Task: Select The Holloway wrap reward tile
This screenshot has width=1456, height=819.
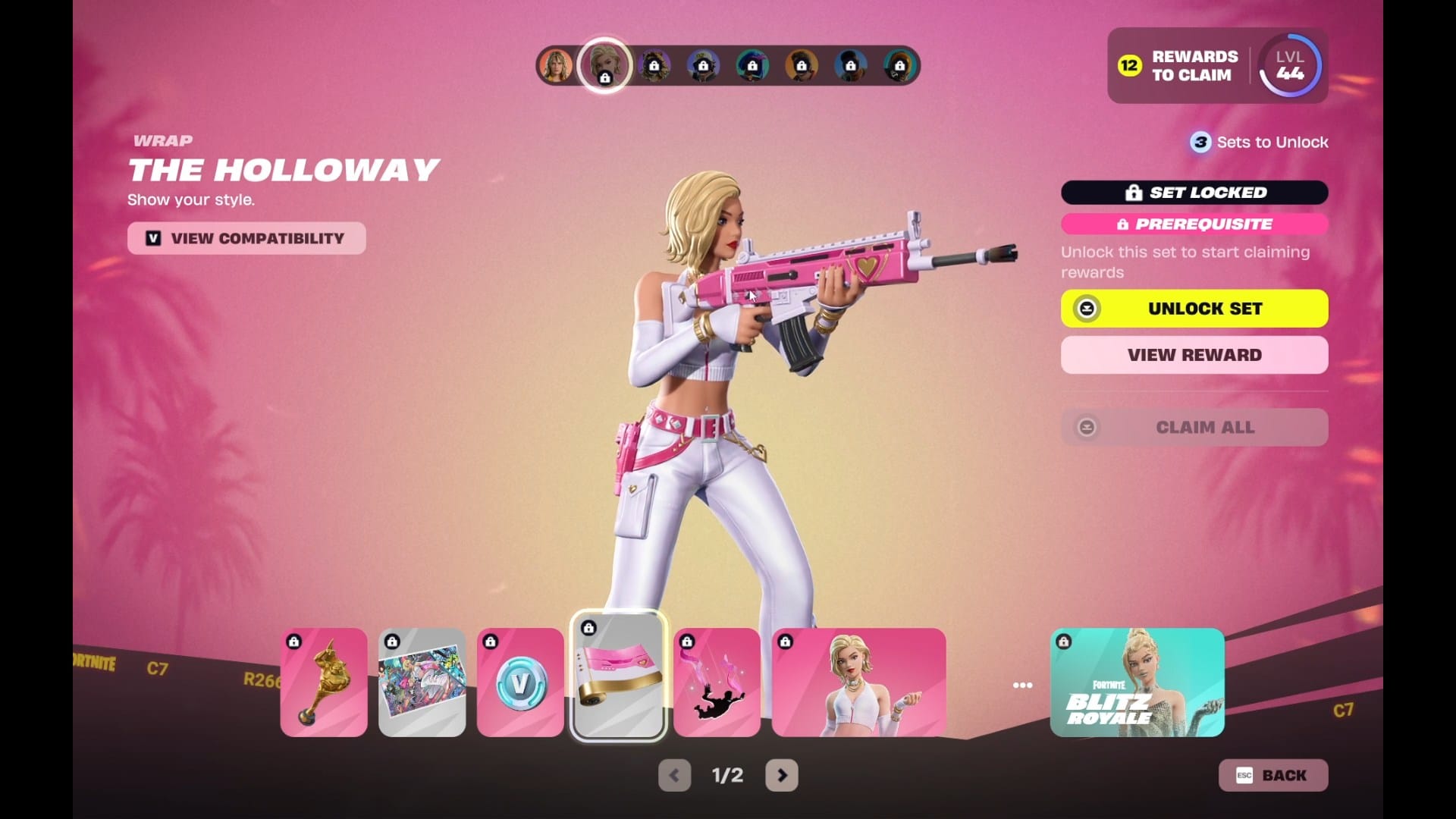Action: [619, 676]
